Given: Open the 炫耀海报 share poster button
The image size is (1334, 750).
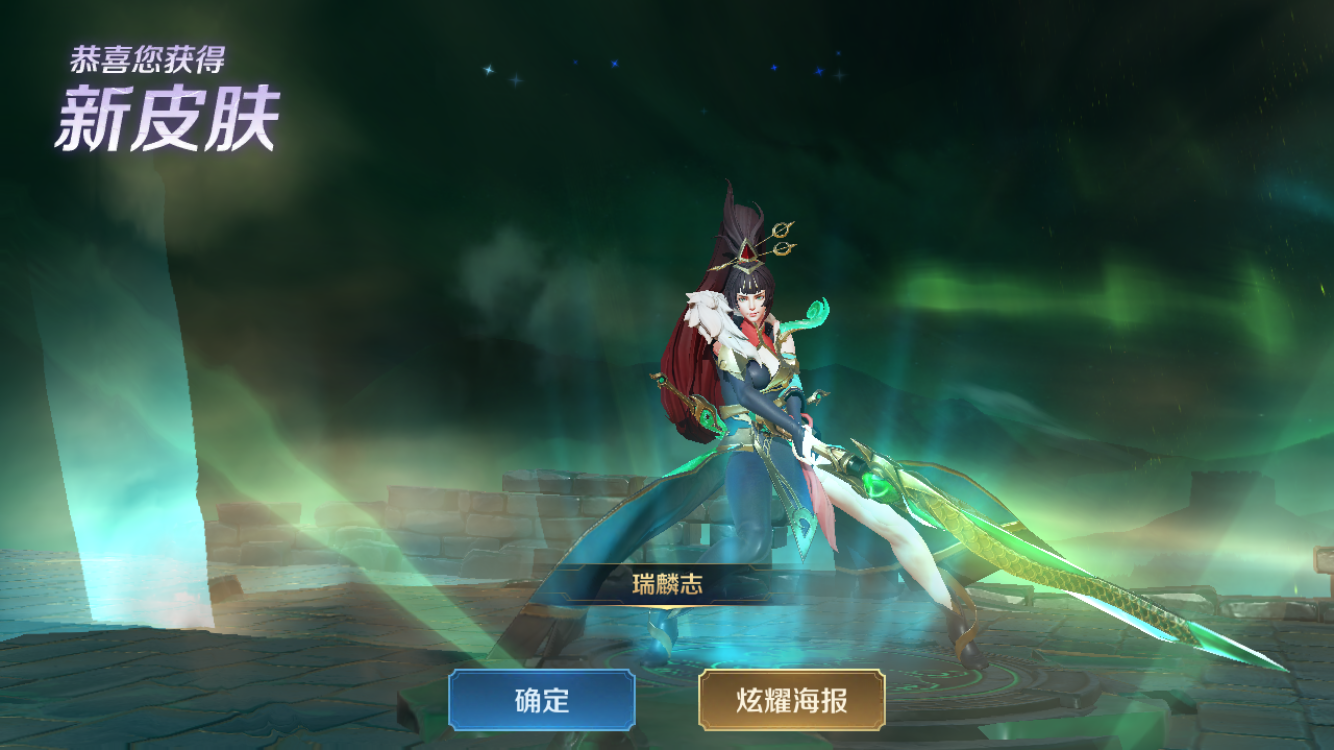Looking at the screenshot, I should pyautogui.click(x=791, y=700).
